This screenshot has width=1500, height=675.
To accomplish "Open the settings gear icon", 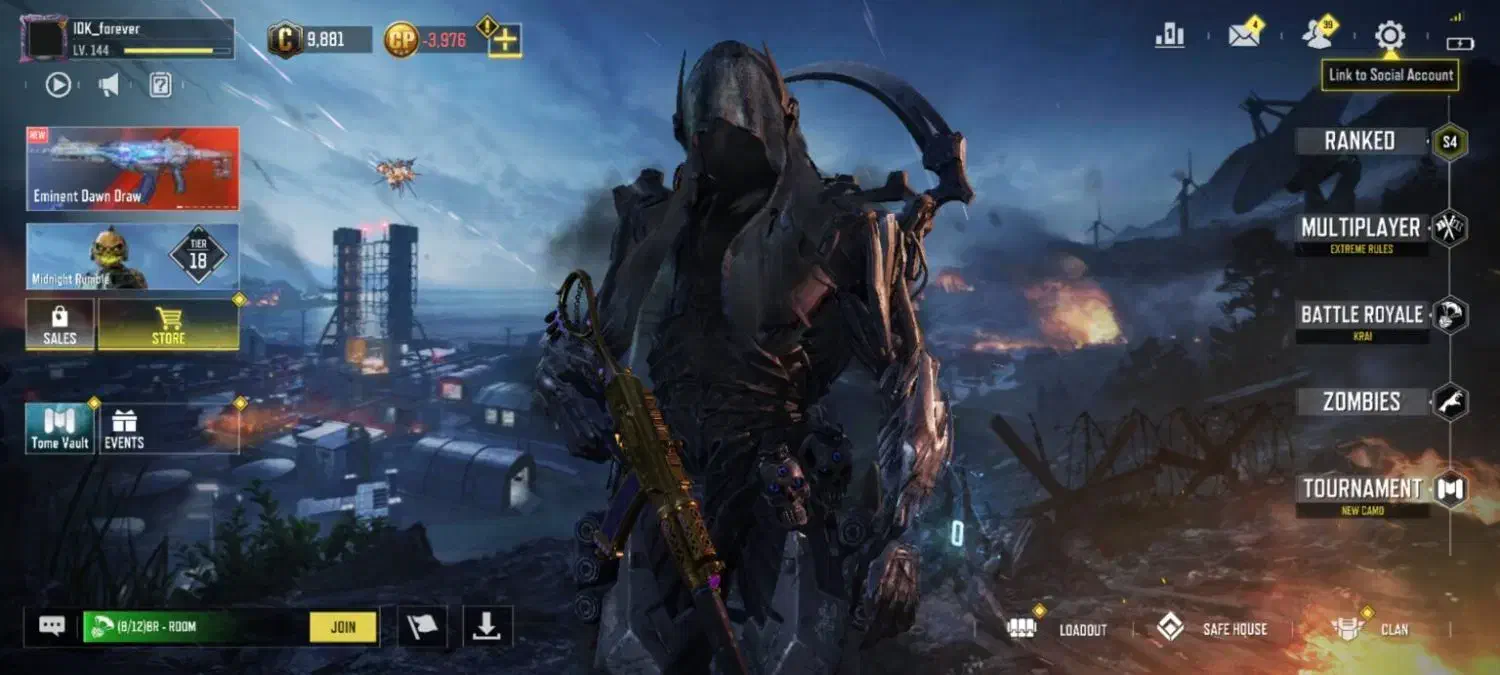I will [1389, 36].
